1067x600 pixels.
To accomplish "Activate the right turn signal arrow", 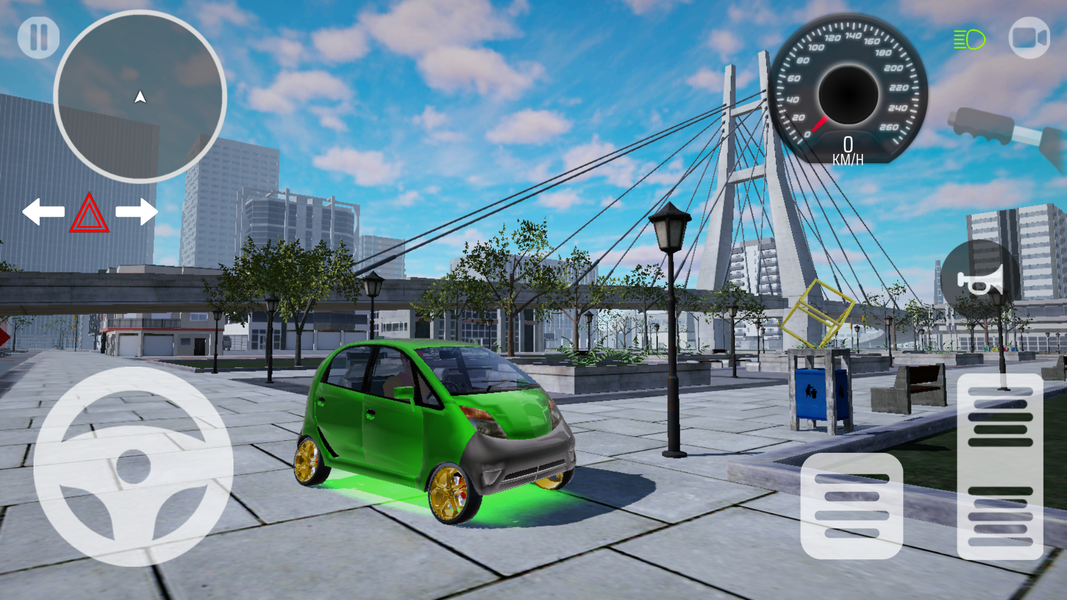I will pyautogui.click(x=137, y=212).
